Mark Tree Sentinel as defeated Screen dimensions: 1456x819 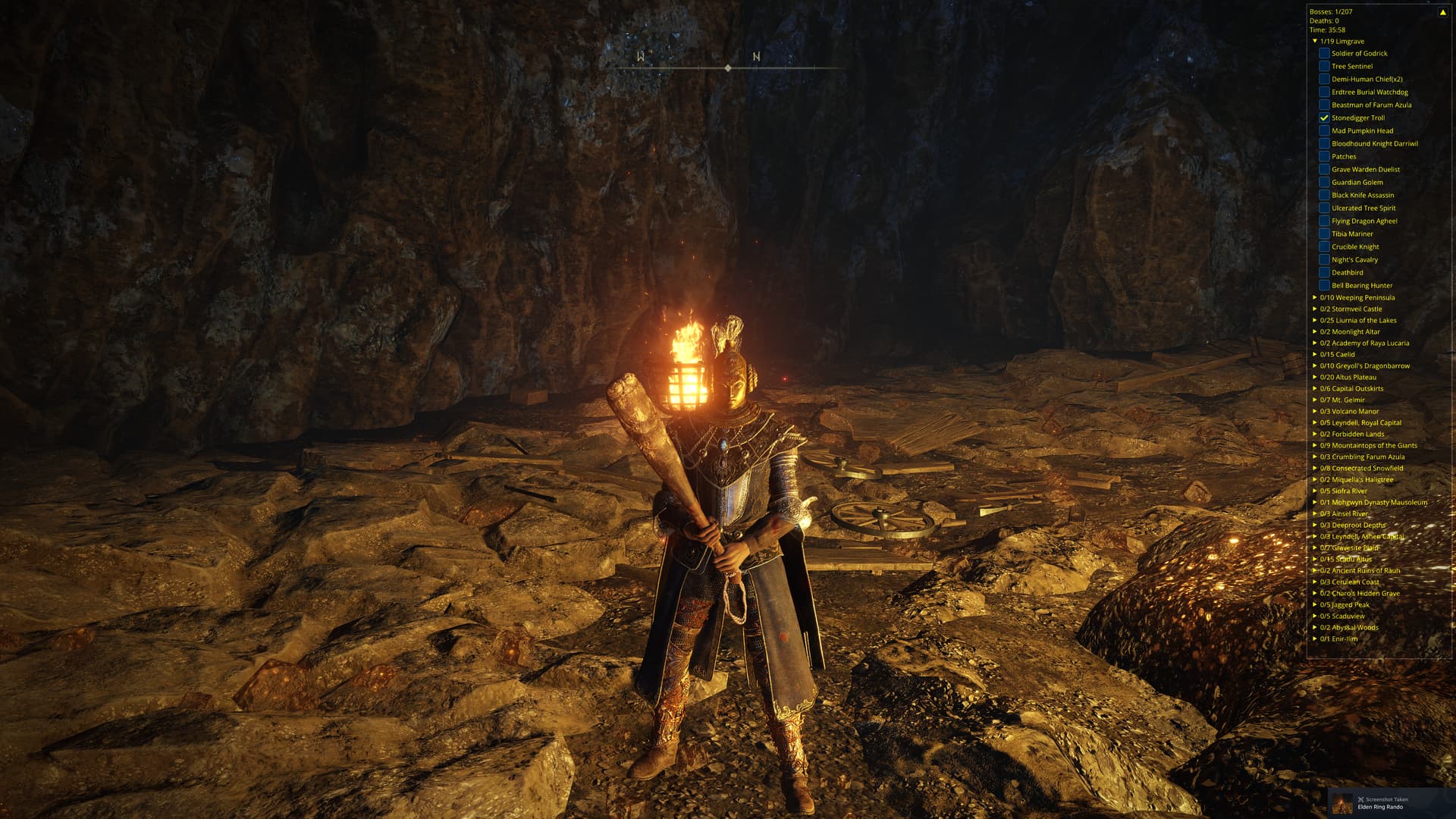tap(1324, 66)
